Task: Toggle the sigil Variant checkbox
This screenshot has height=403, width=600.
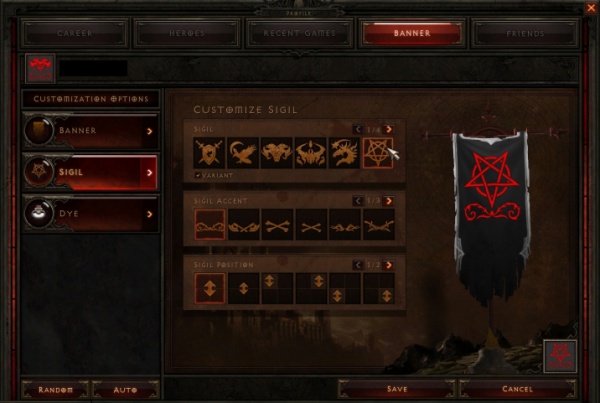Action: pyautogui.click(x=198, y=173)
